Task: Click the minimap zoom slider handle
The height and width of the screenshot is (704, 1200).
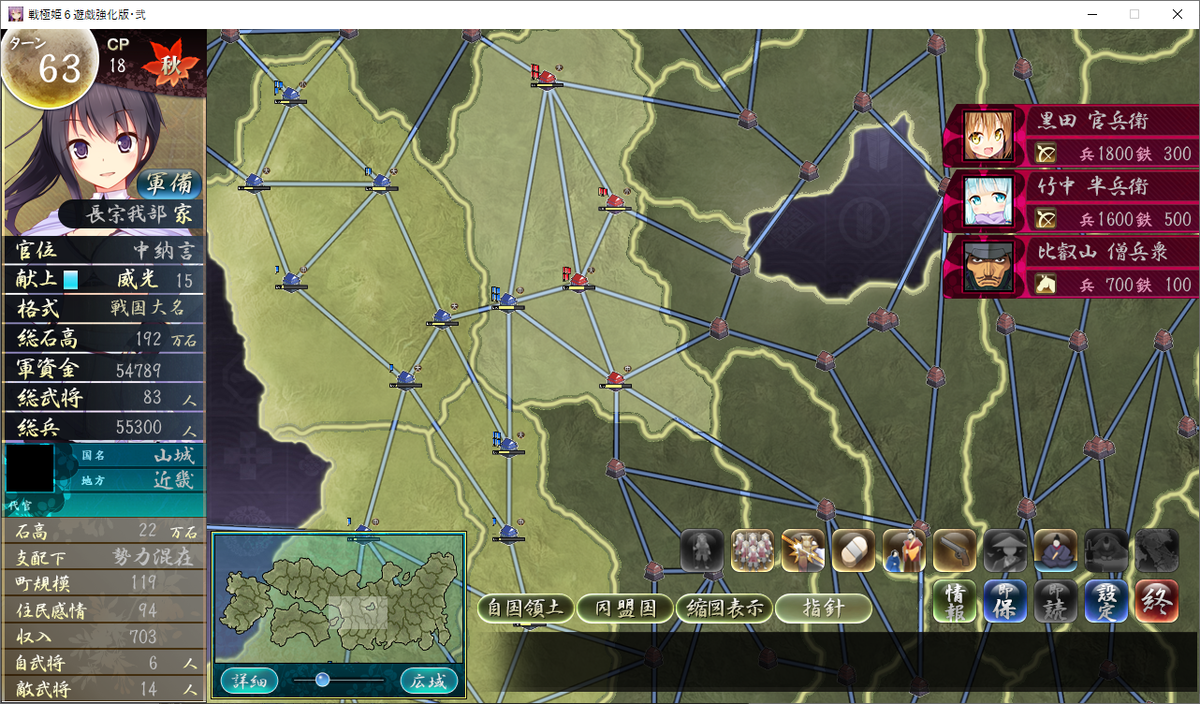Action: tap(322, 679)
